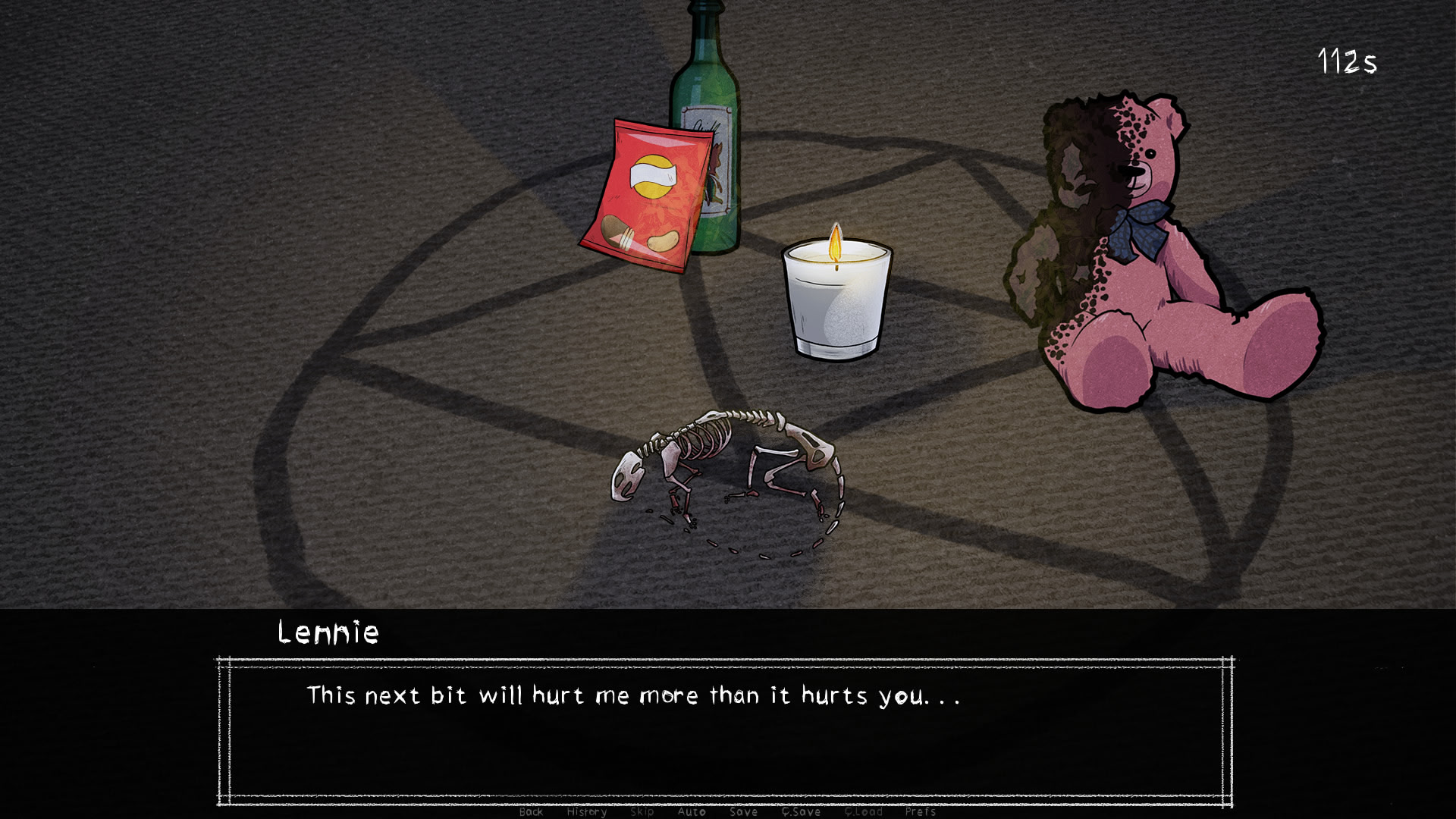Turn on Auto-advance mode
The height and width of the screenshot is (819, 1456).
tap(691, 811)
